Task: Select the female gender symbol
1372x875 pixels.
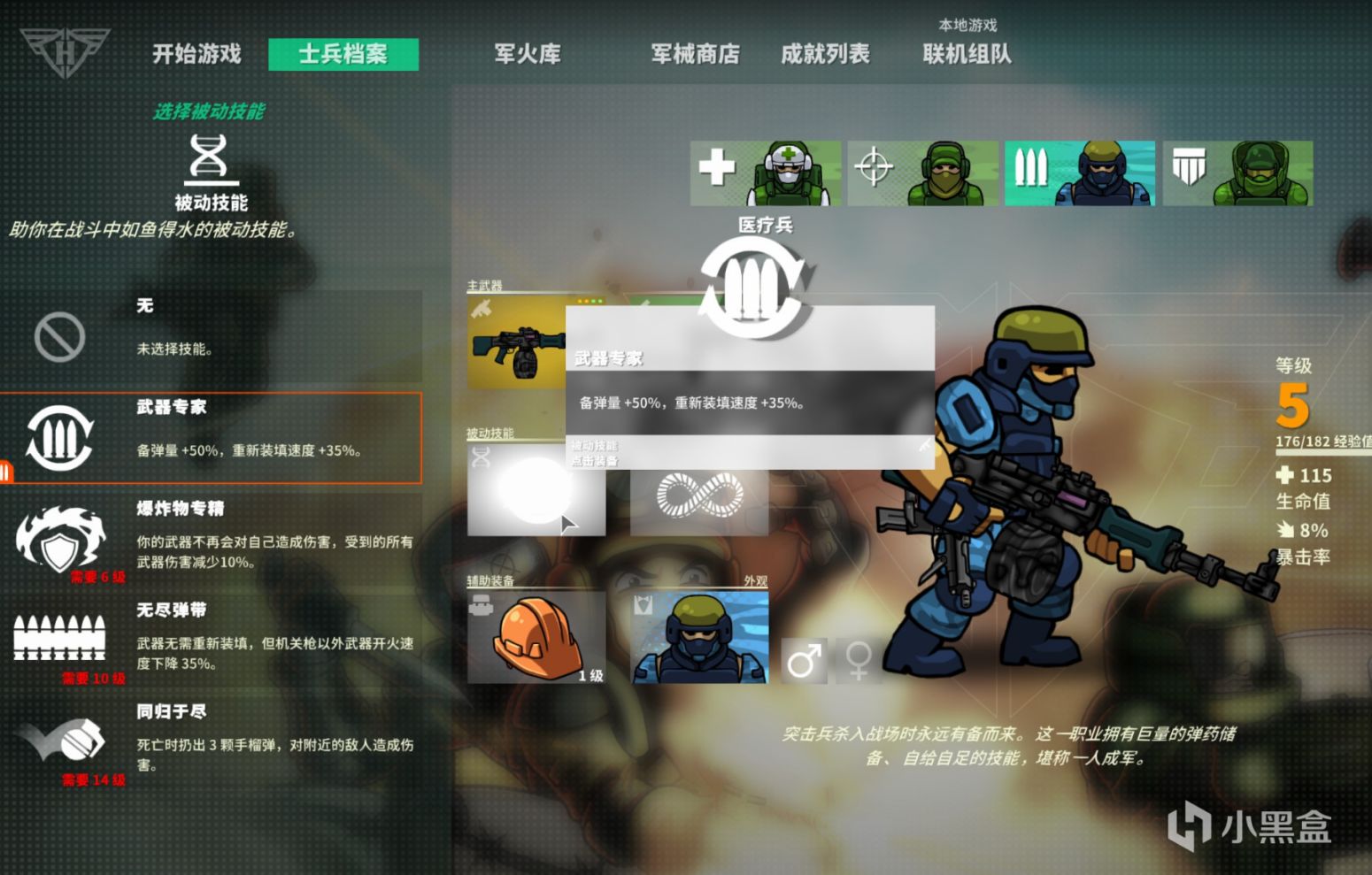Action: [857, 658]
